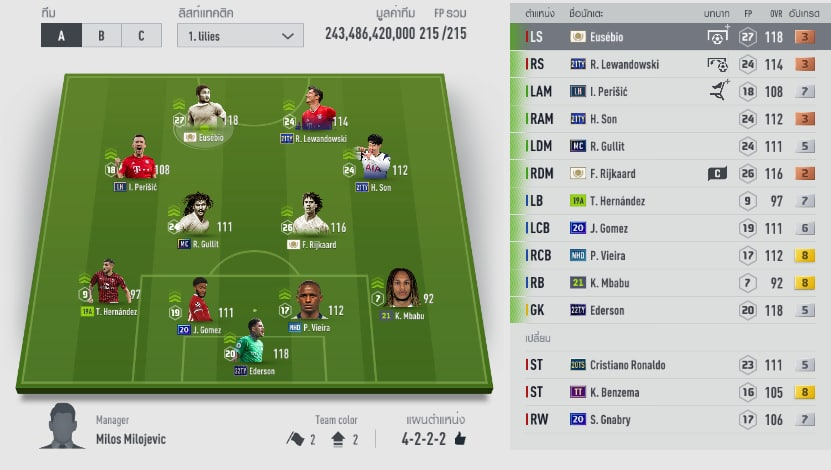
Task: Select R. Lewandowski's card on the pitch
Action: point(318,111)
